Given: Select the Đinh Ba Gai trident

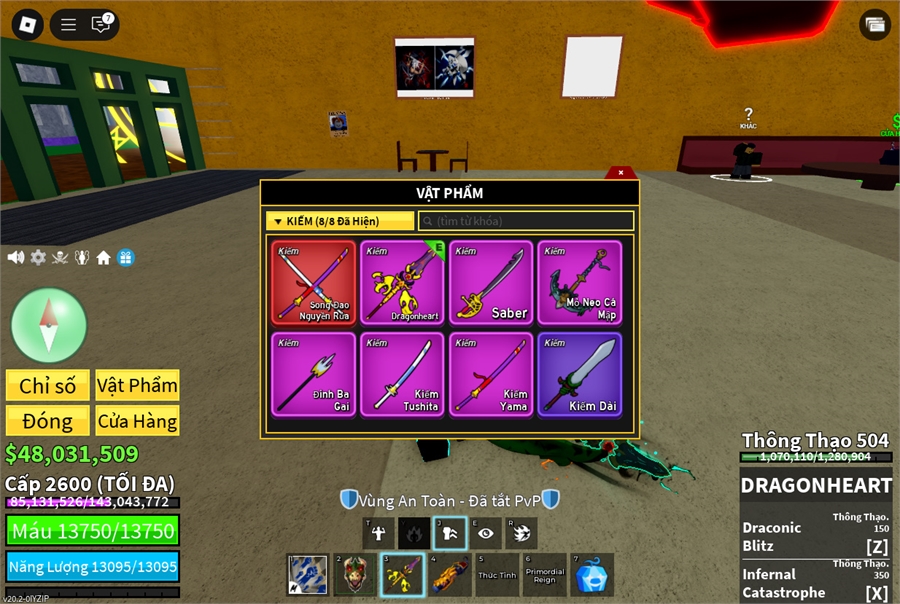Looking at the screenshot, I should coord(314,374).
